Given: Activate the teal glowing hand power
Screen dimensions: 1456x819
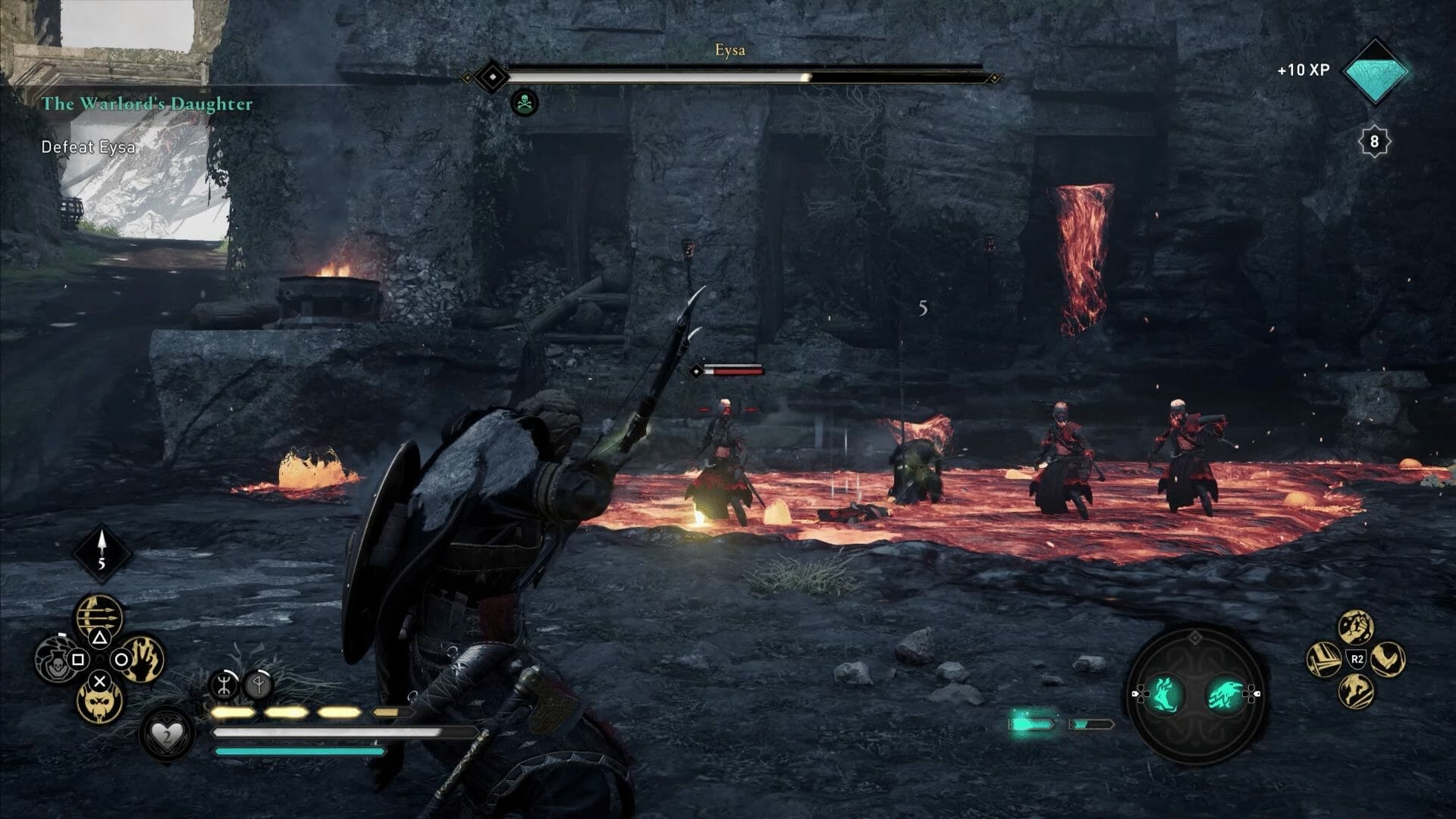Looking at the screenshot, I should 1164,694.
